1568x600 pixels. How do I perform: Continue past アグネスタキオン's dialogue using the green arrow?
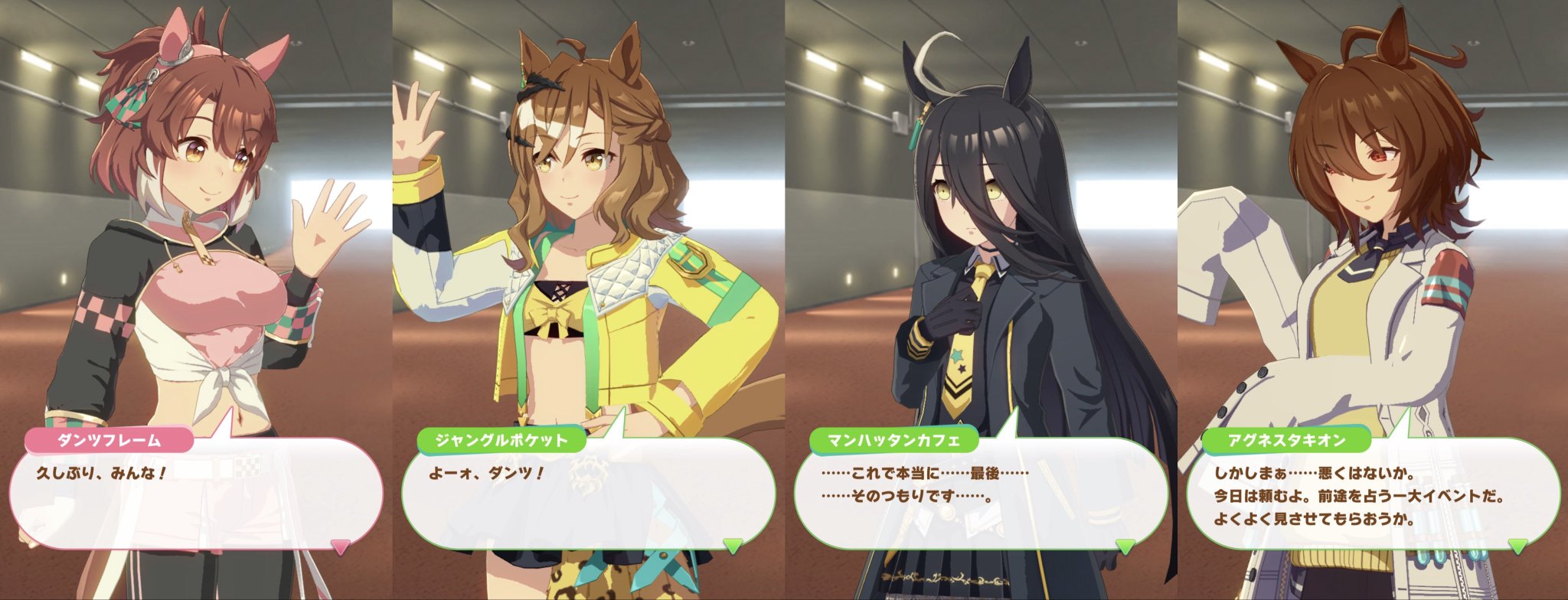1517,546
